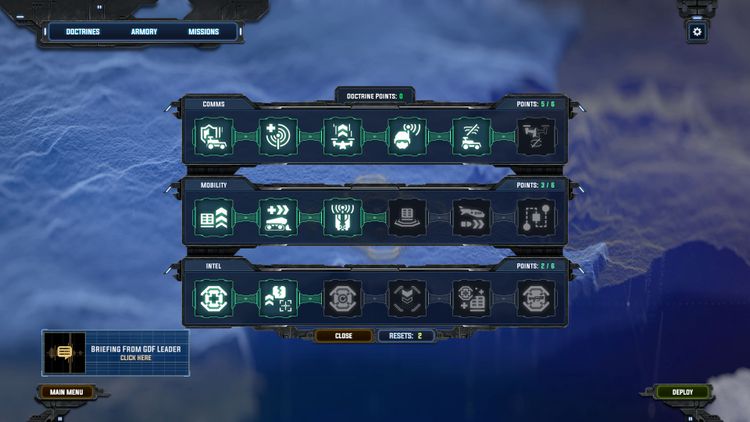The image size is (750, 422).
Task: Unlock the Mobility aircraft speed doctrine
Action: (472, 217)
